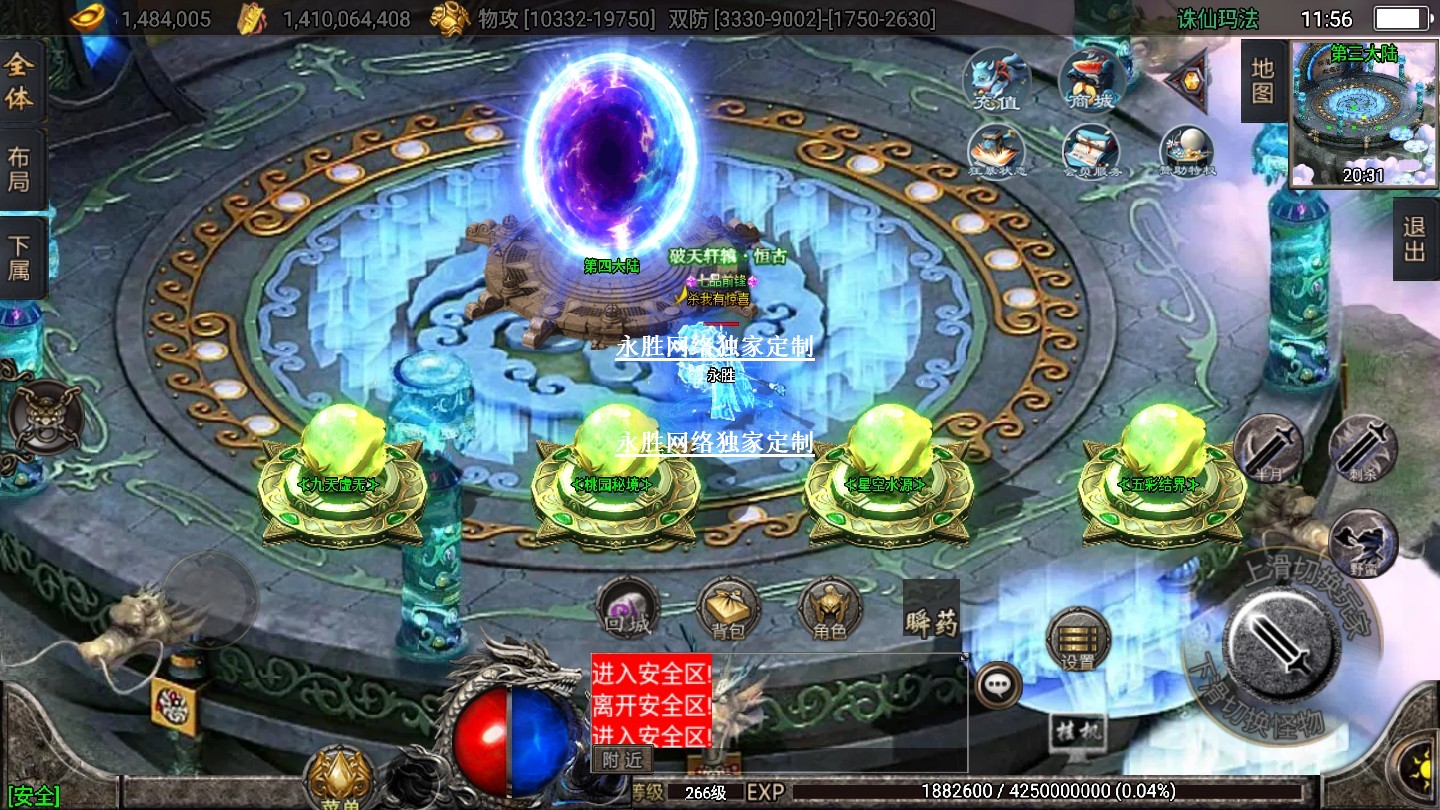This screenshot has height=810, width=1440.
Task: Activate the 野蛮 charge skill
Action: click(x=1363, y=543)
